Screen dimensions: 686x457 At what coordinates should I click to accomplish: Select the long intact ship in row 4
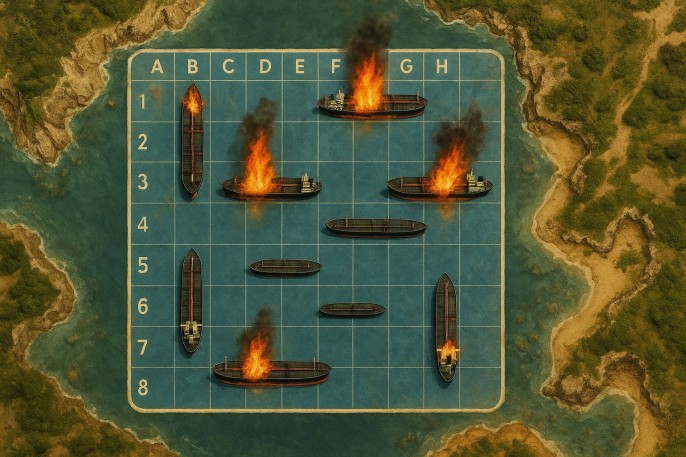pos(376,227)
